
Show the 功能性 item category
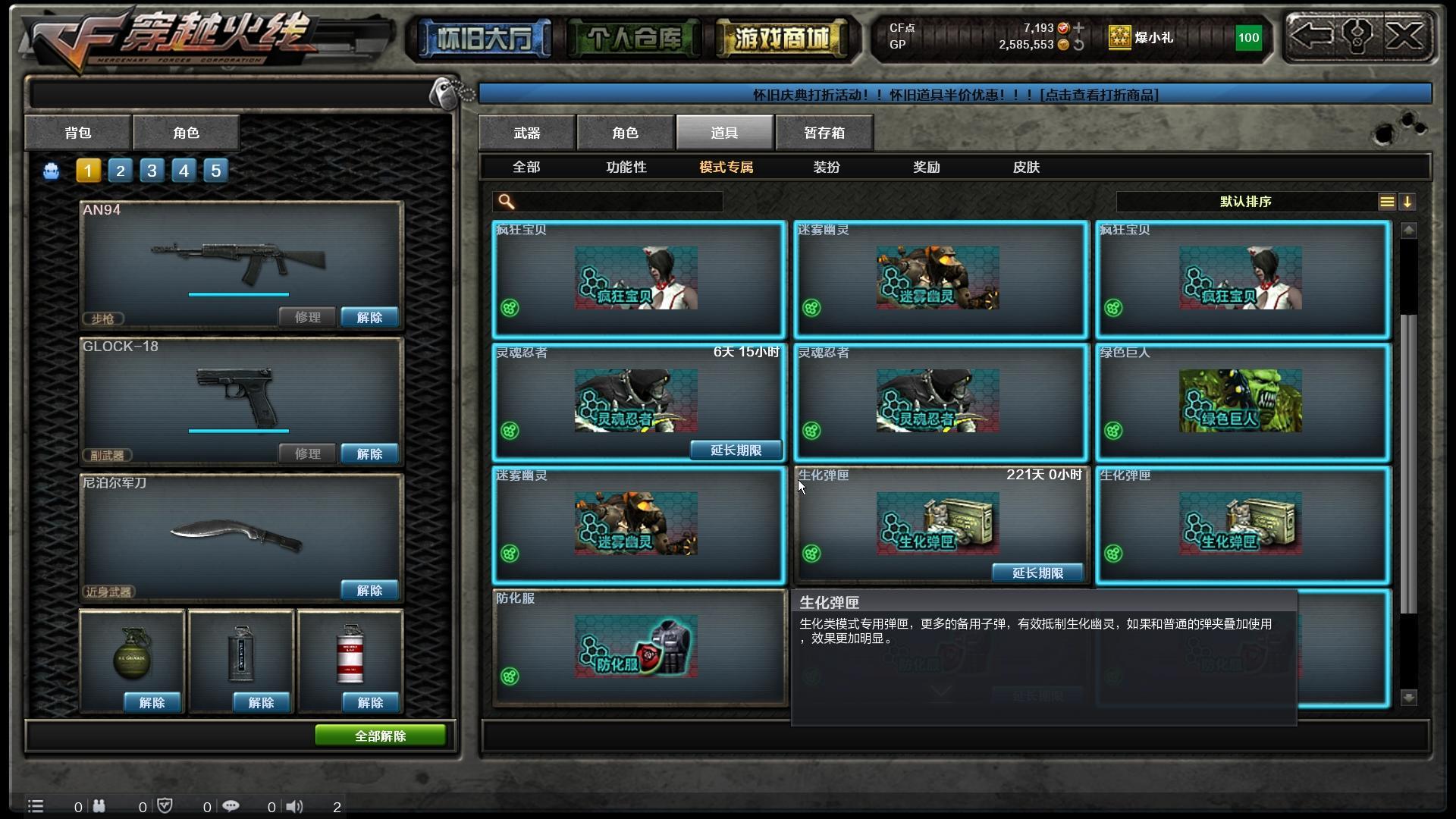626,167
